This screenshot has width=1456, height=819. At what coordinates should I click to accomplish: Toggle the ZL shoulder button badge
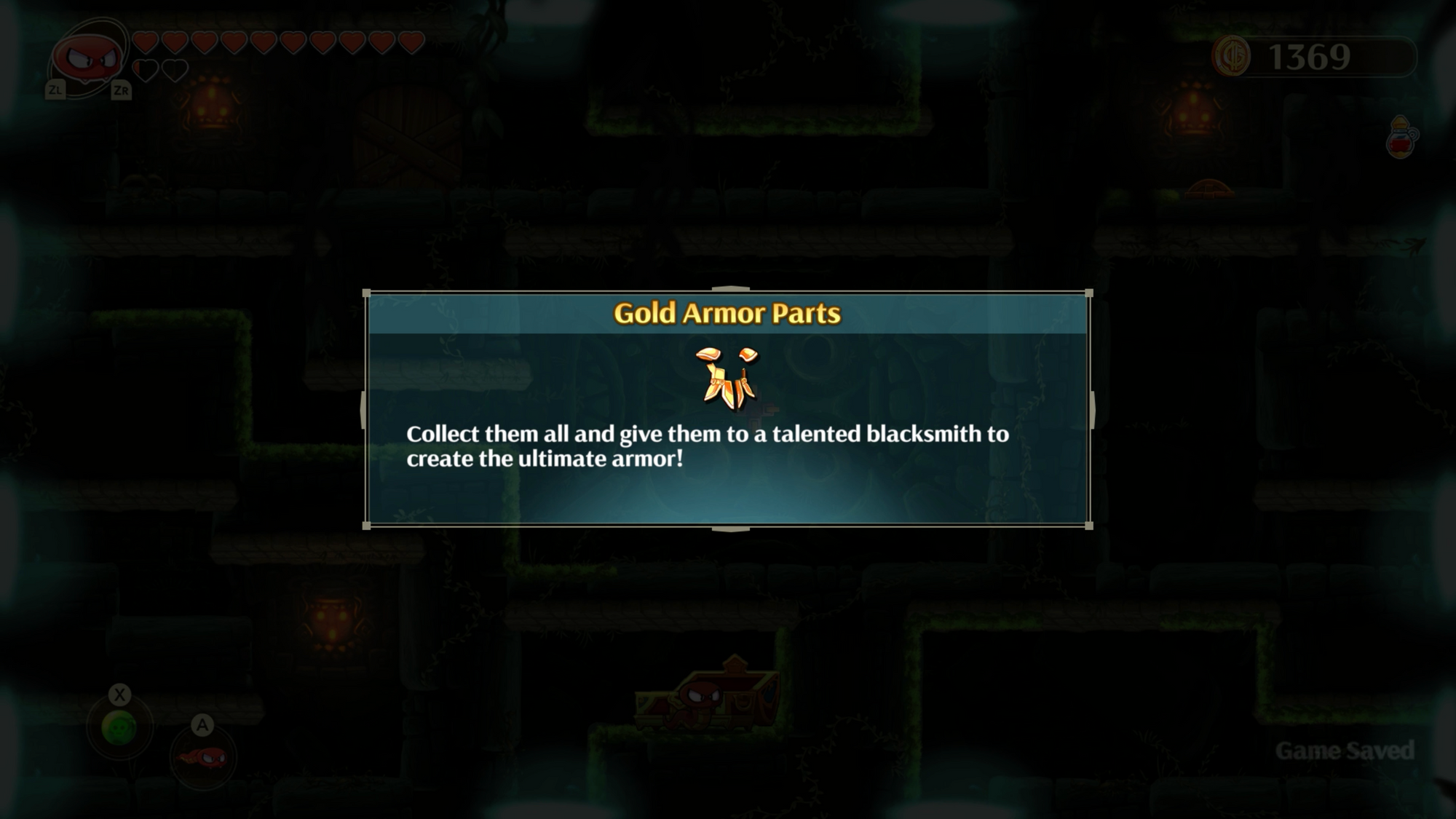pos(54,90)
